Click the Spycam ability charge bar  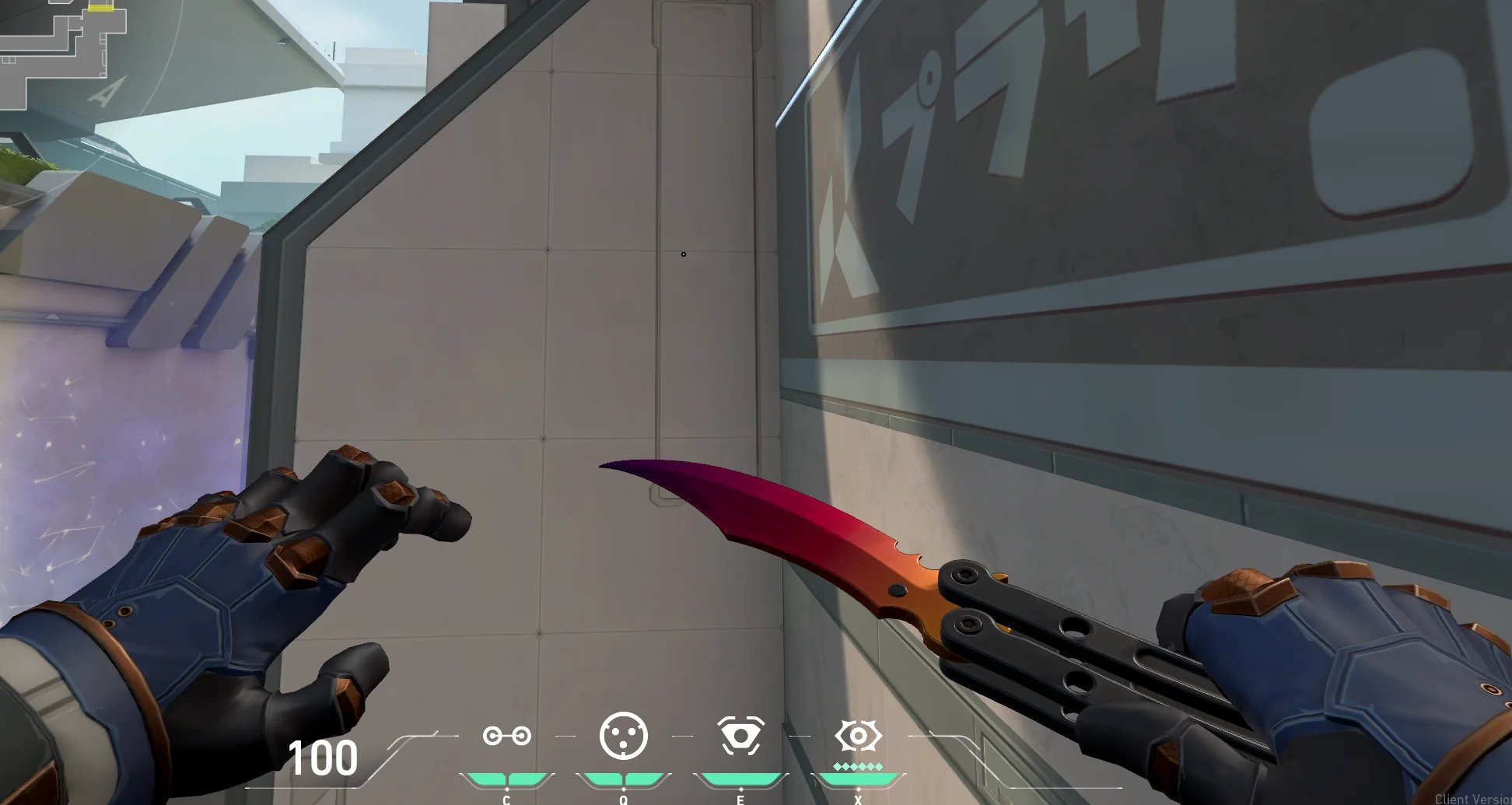click(x=741, y=776)
